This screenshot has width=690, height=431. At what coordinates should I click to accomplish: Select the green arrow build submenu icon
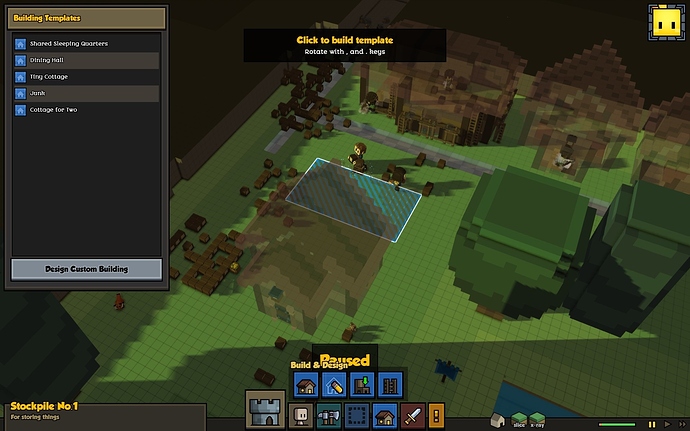click(x=363, y=384)
